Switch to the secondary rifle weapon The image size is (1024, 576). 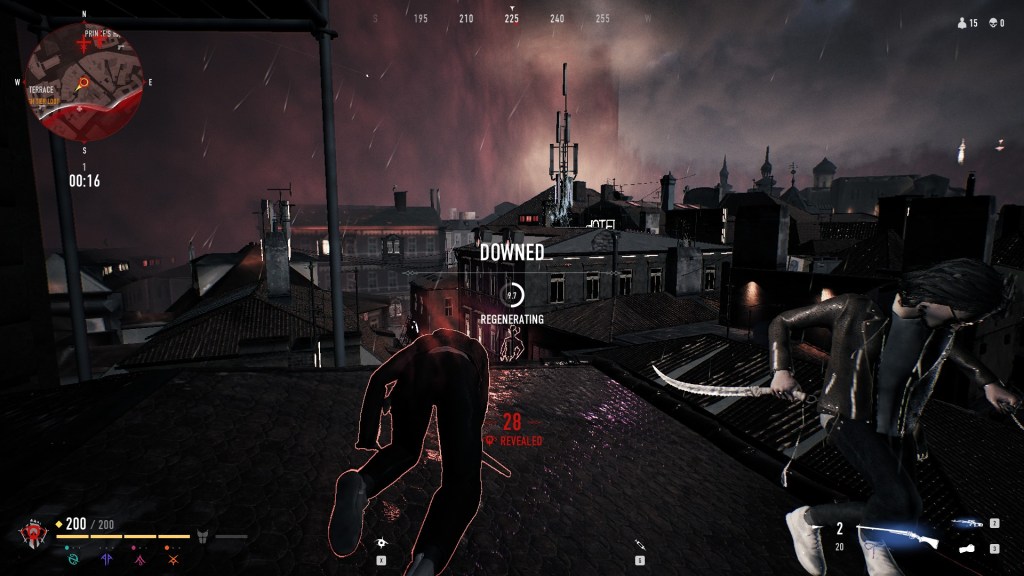pyautogui.click(x=967, y=523)
